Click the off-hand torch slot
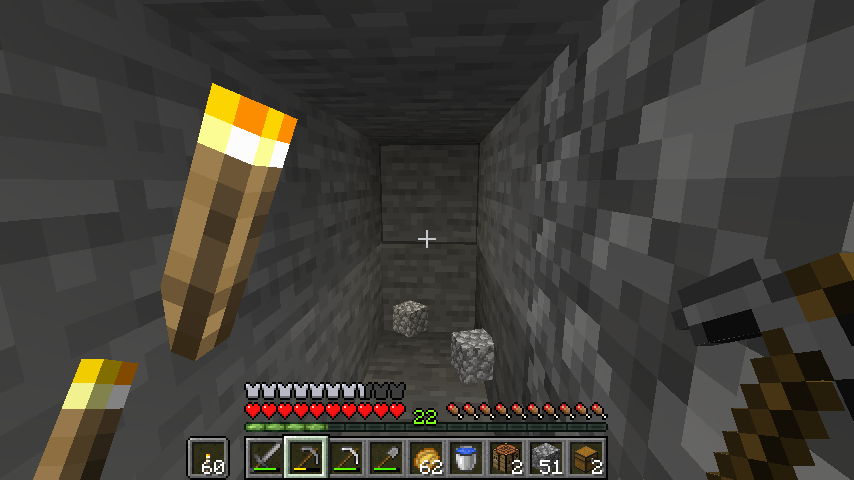This screenshot has width=854, height=480. tap(208, 458)
